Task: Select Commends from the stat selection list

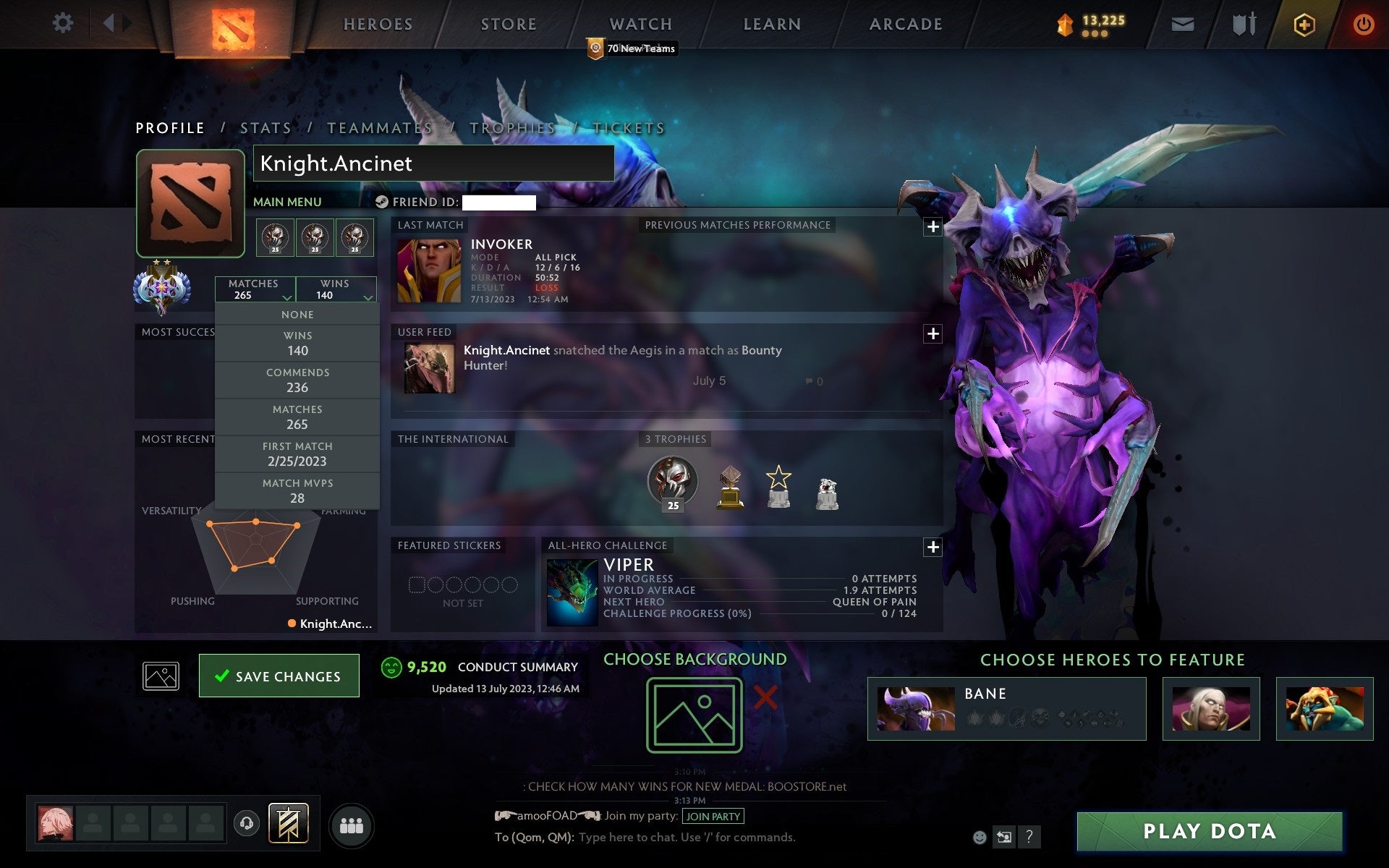Action: (x=298, y=380)
